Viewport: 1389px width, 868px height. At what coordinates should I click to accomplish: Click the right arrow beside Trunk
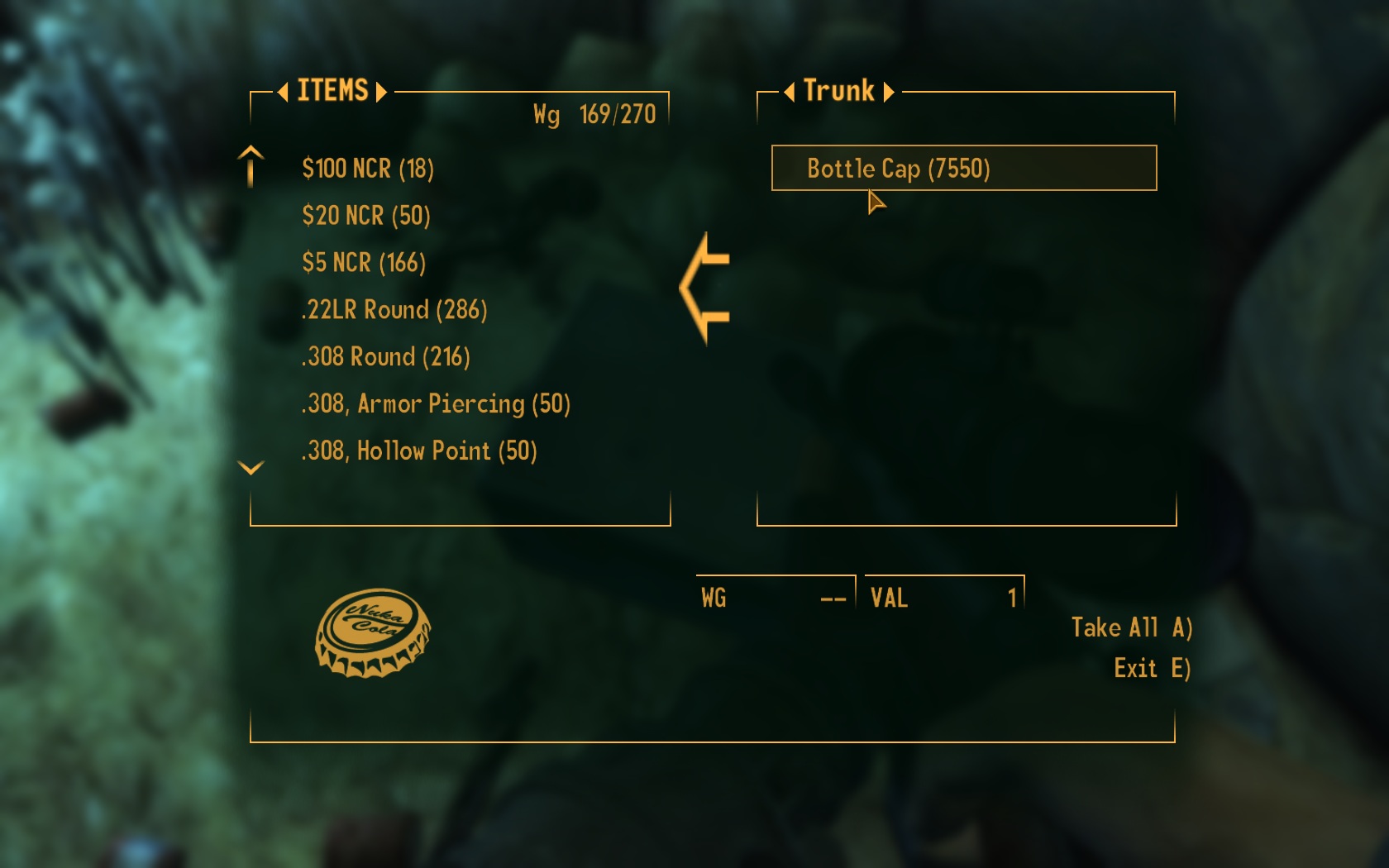tap(889, 92)
